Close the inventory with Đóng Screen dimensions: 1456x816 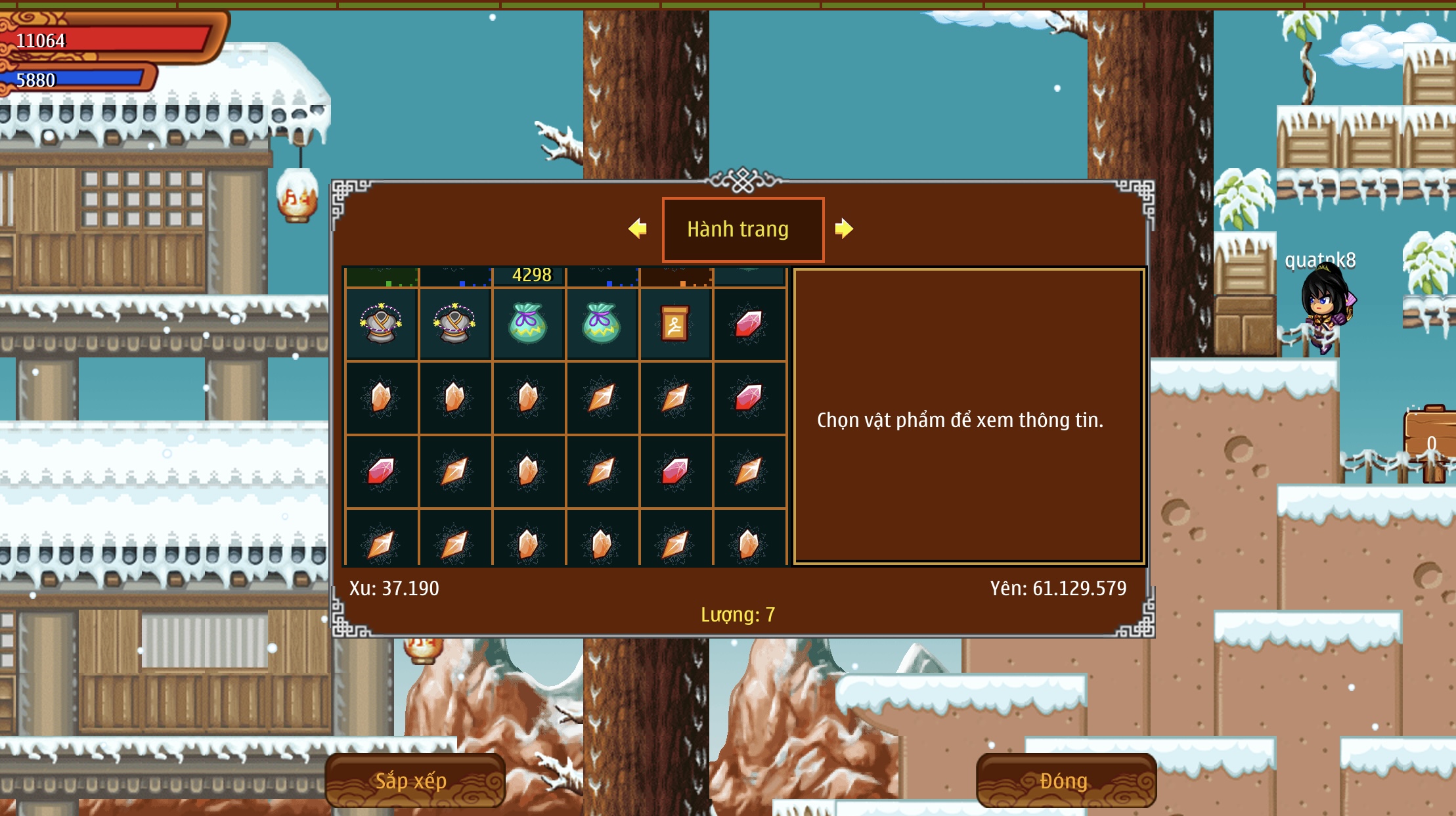click(1065, 781)
